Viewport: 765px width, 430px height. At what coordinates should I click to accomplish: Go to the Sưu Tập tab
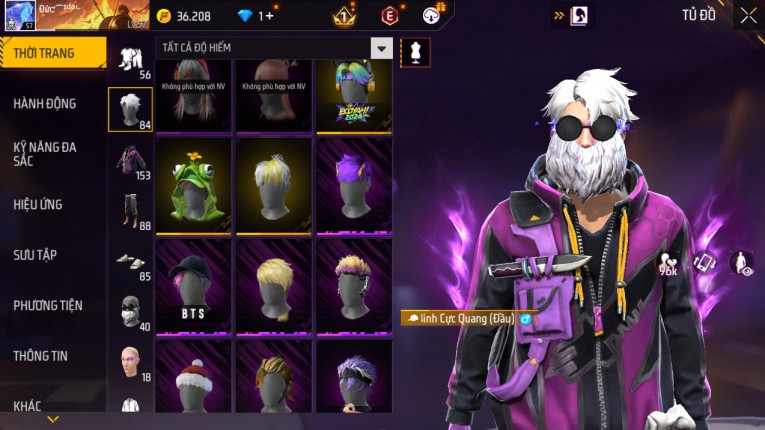click(35, 255)
